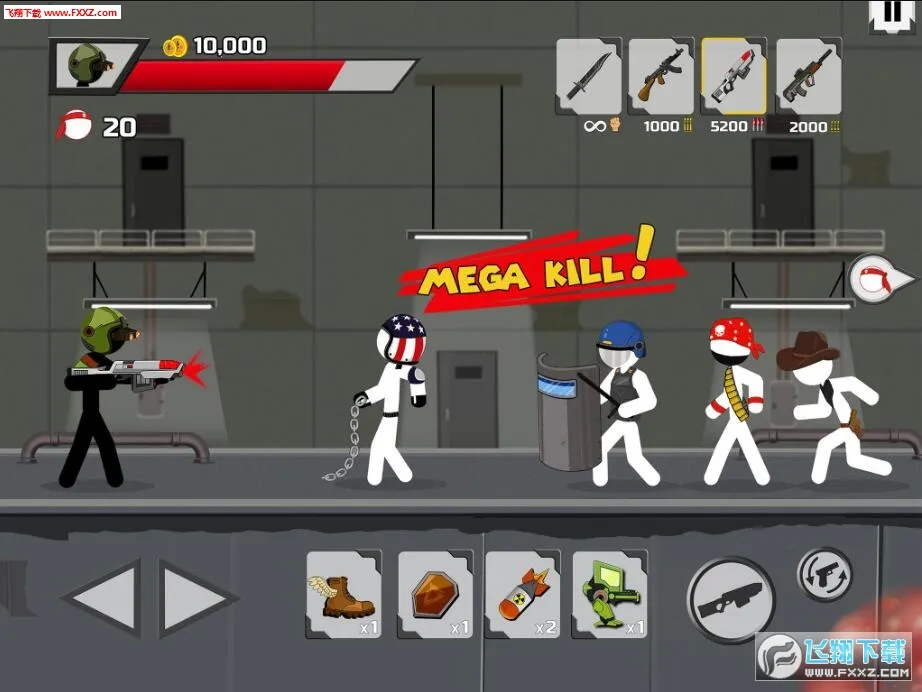Pause the game
Image resolution: width=922 pixels, height=692 pixels.
click(887, 14)
